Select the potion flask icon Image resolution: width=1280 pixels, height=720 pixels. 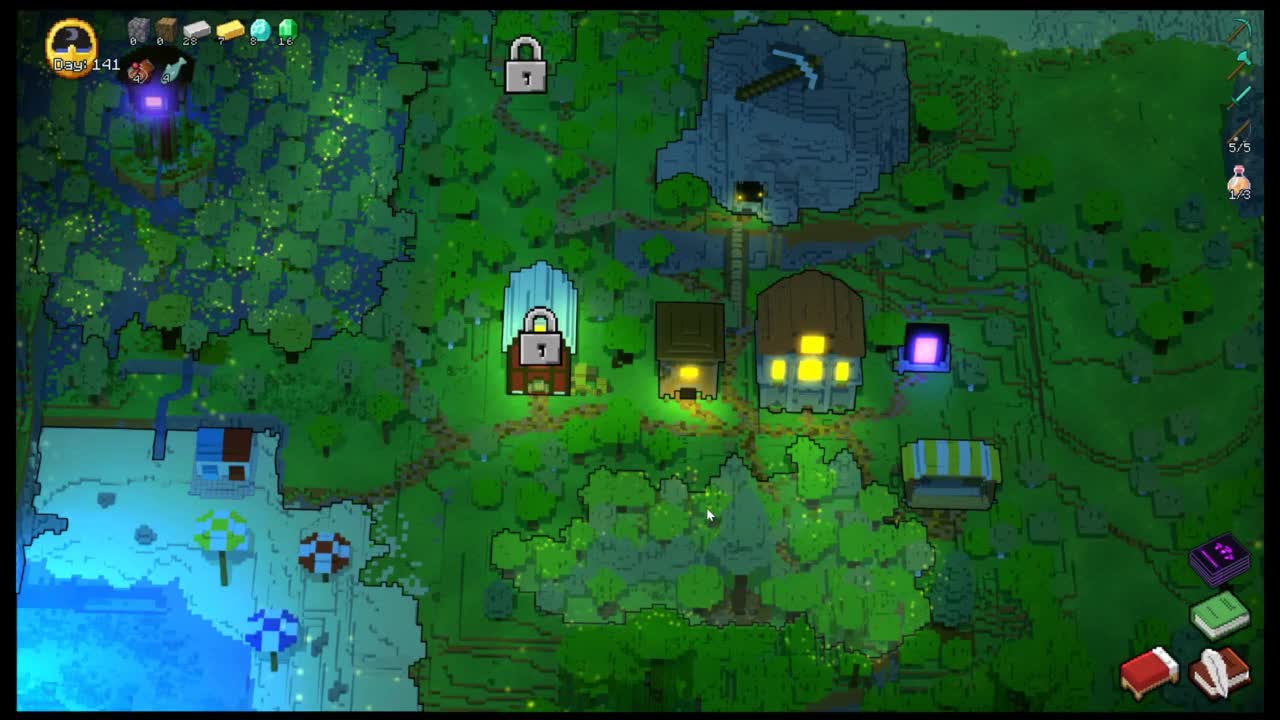[x=1240, y=182]
